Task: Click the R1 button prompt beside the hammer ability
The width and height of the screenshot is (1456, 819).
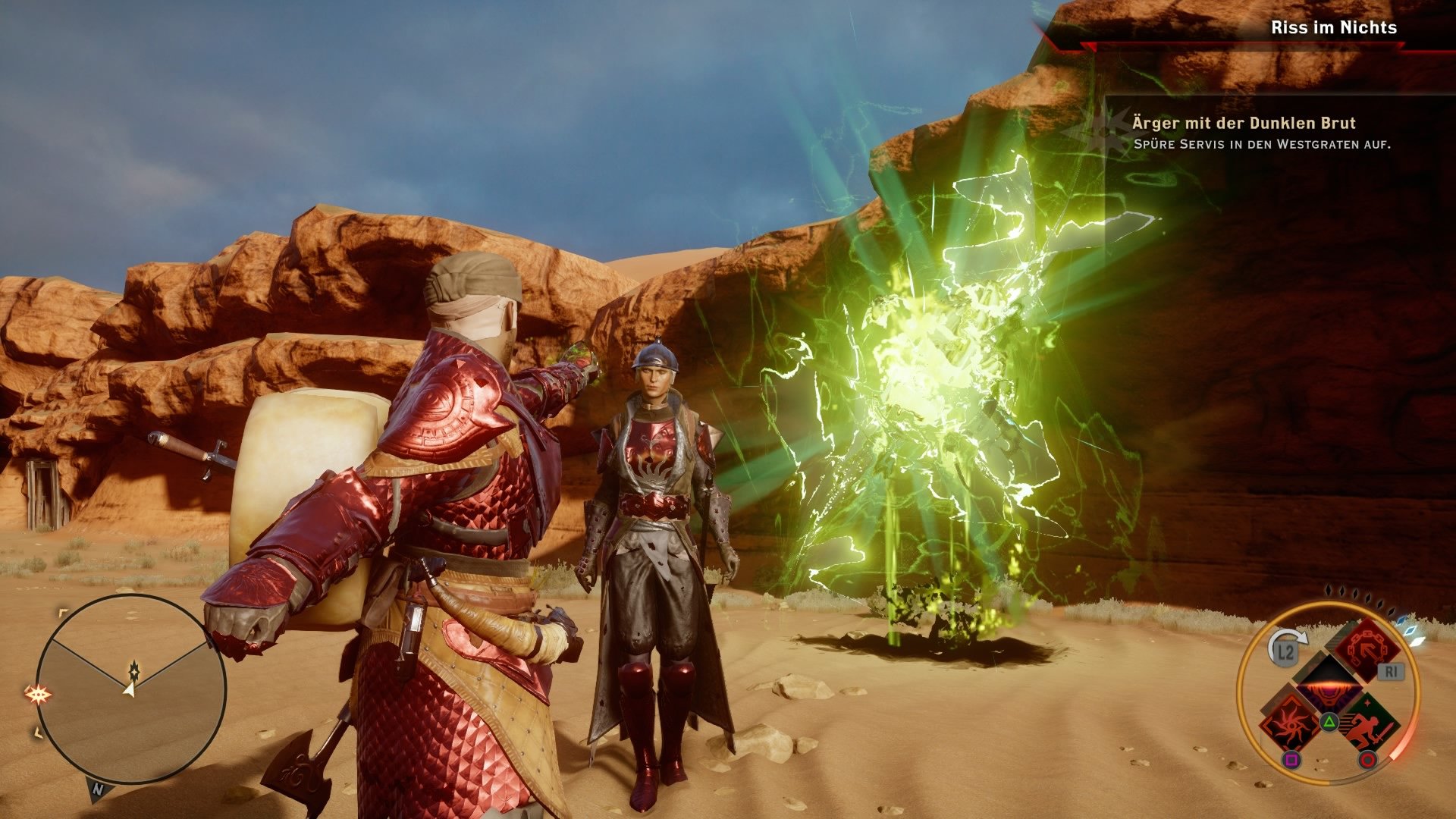Action: 1392,672
